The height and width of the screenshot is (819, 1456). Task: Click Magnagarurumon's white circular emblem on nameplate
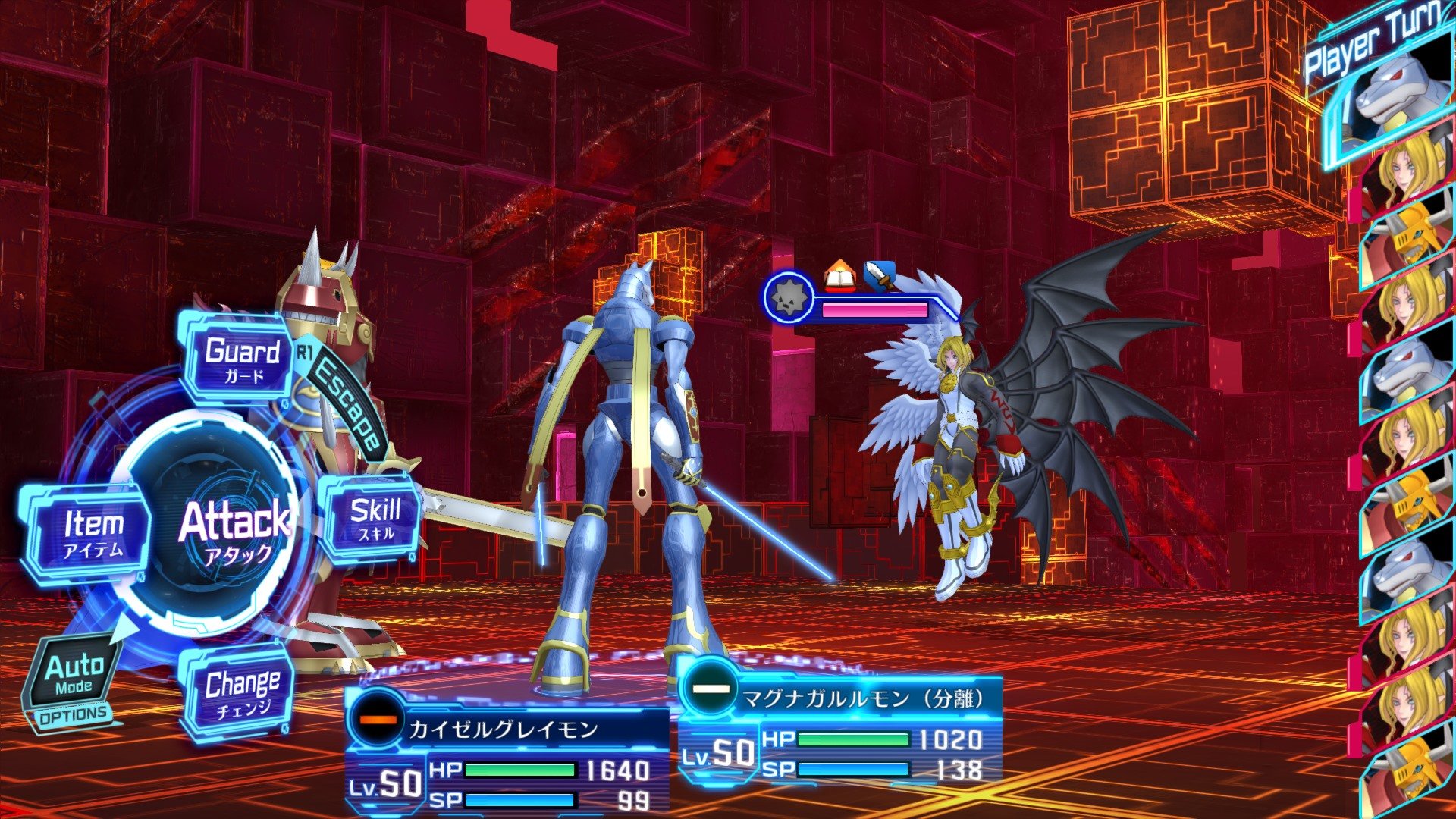pyautogui.click(x=710, y=690)
